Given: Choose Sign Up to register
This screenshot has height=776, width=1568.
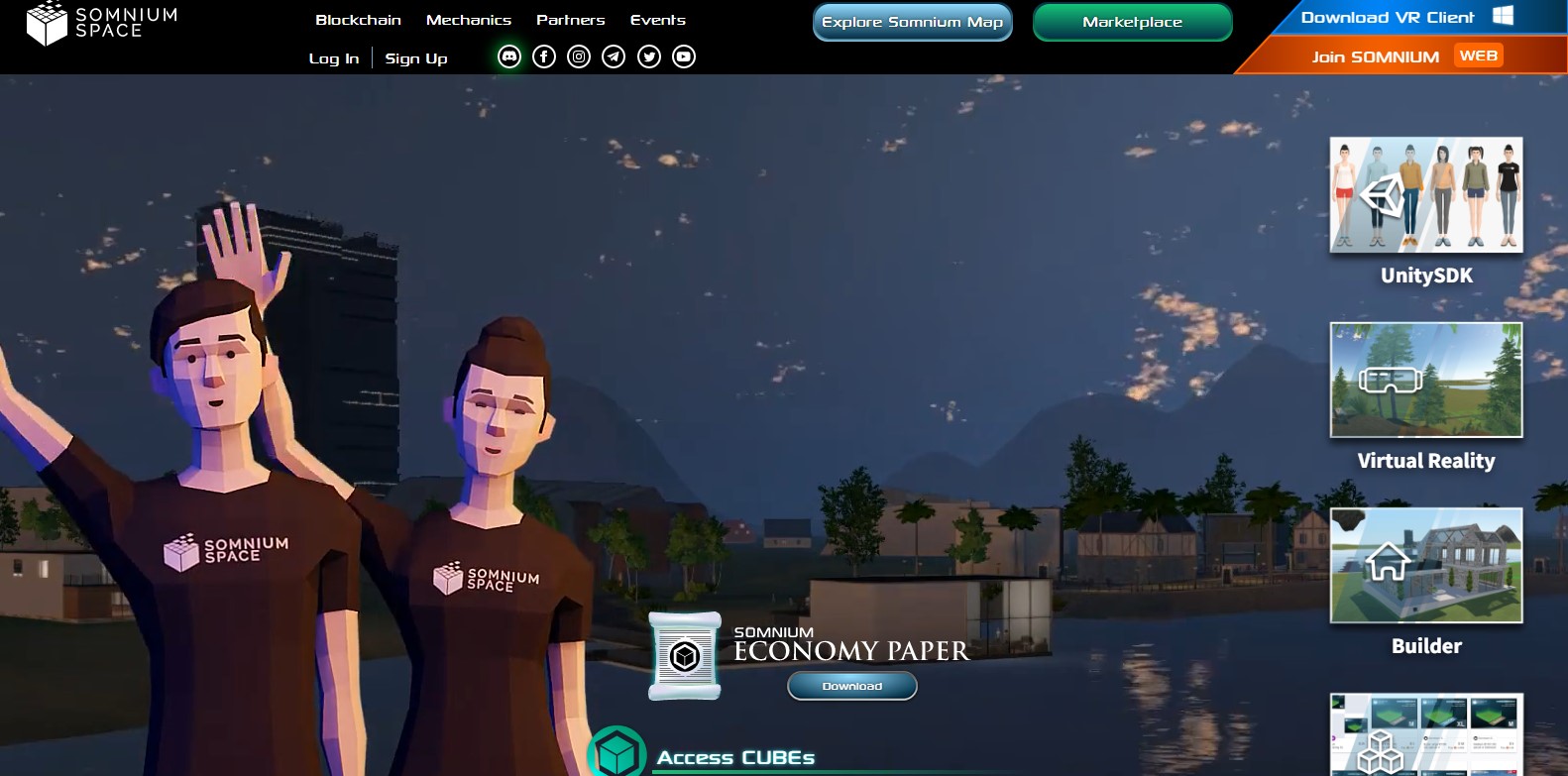Looking at the screenshot, I should tap(416, 58).
